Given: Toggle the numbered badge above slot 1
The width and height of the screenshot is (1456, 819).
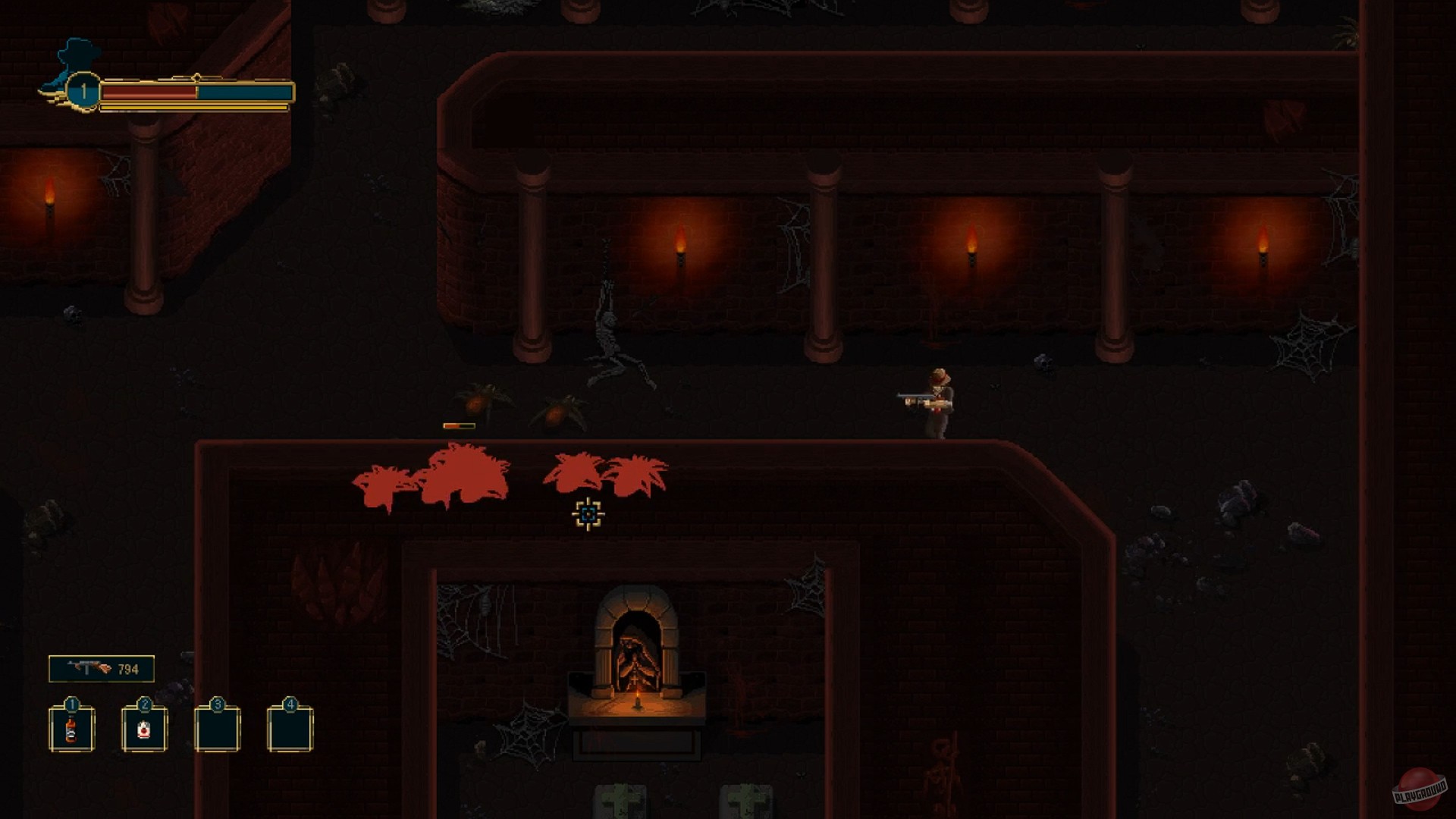Looking at the screenshot, I should [x=71, y=704].
